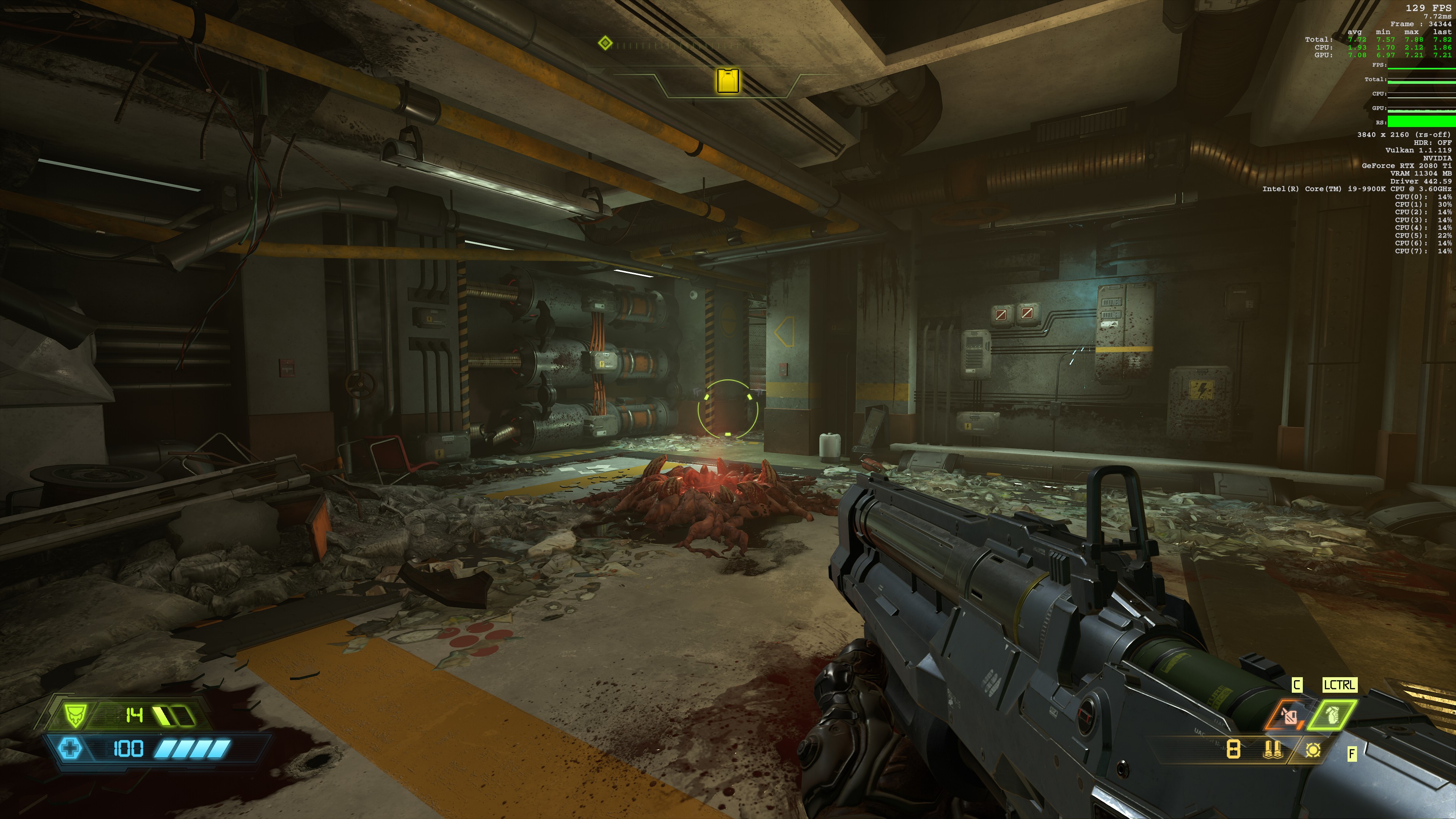Click the spiked sun ability icon

click(1313, 750)
